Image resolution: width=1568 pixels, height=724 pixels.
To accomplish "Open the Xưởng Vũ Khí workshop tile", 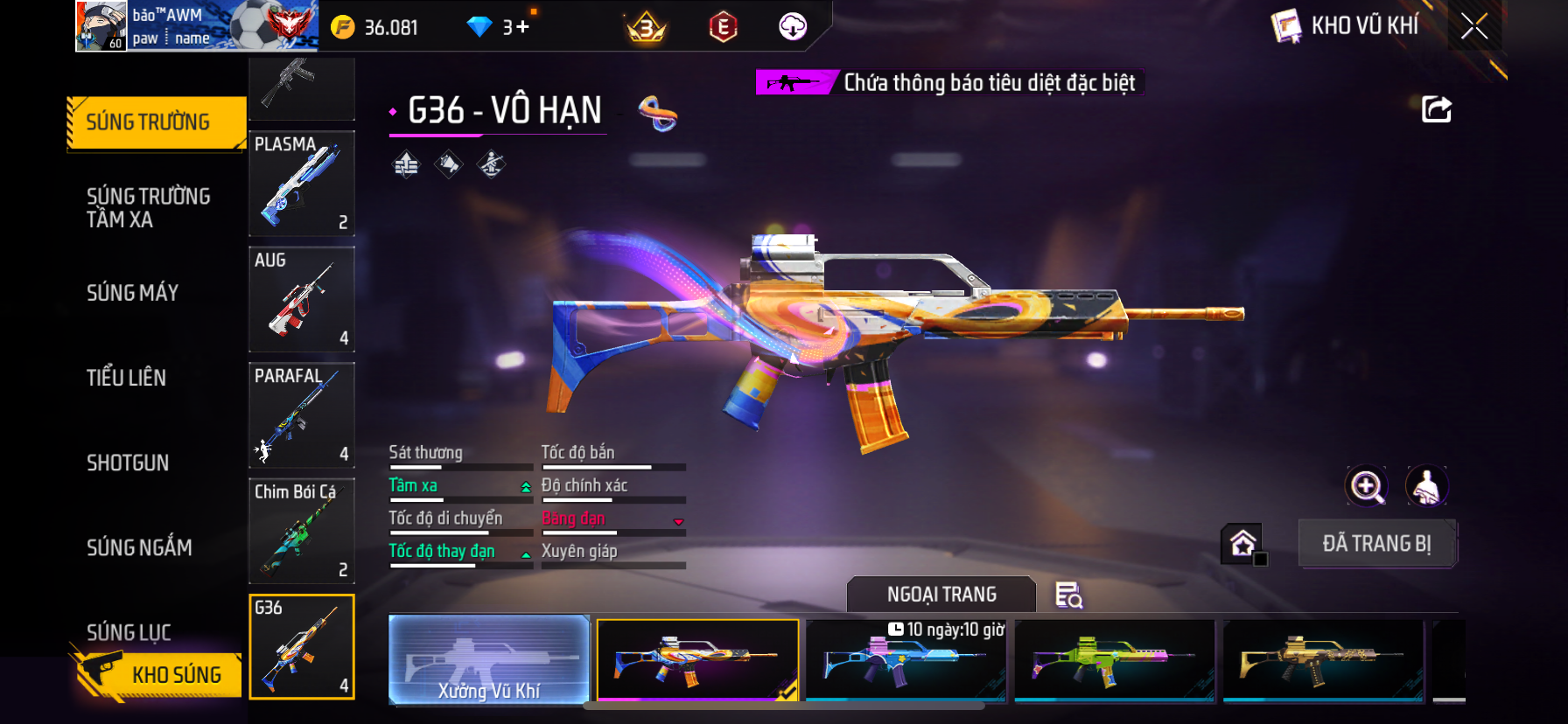I will [489, 660].
